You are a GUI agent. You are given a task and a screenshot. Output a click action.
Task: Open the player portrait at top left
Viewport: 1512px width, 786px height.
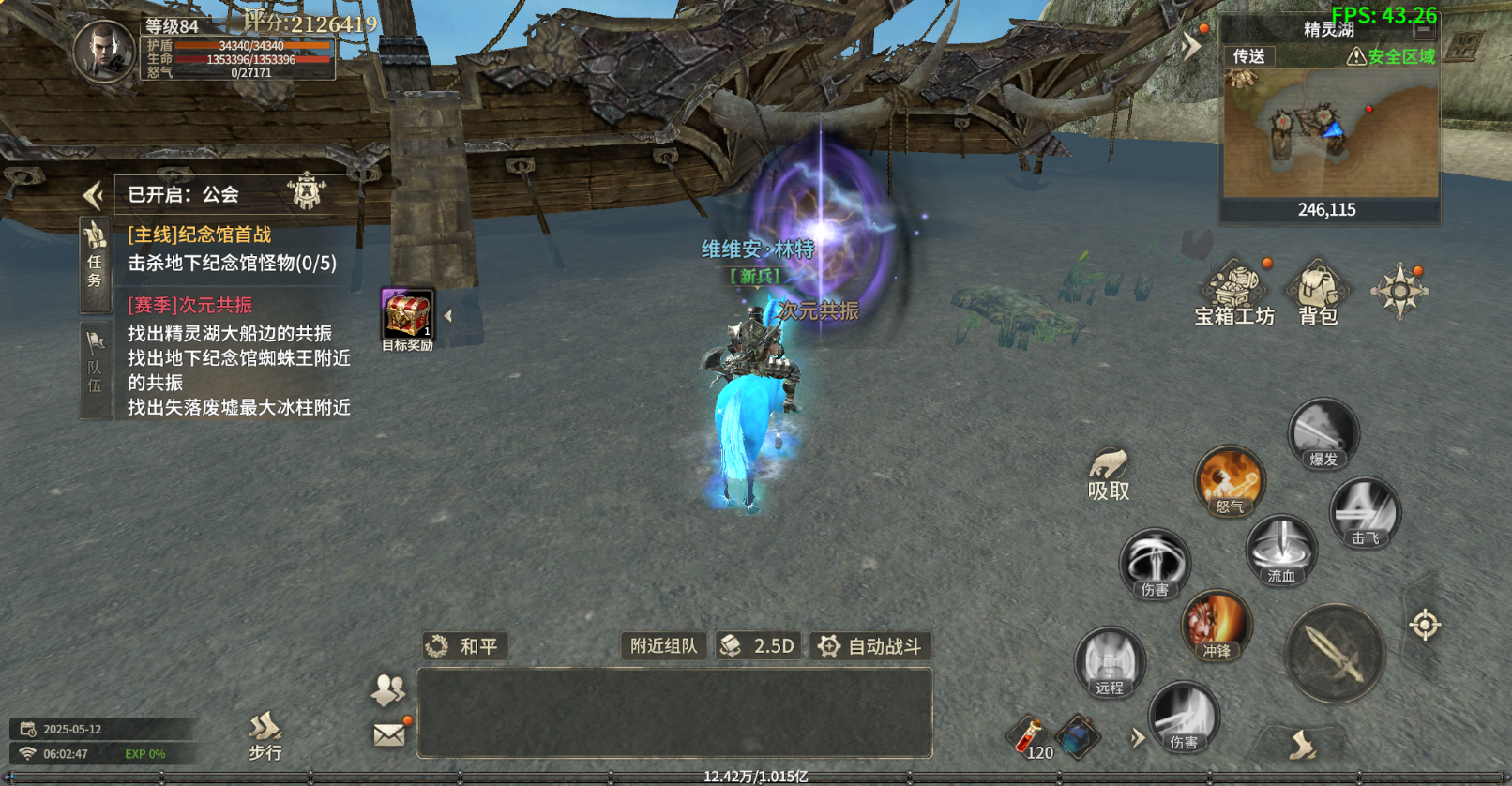[104, 51]
